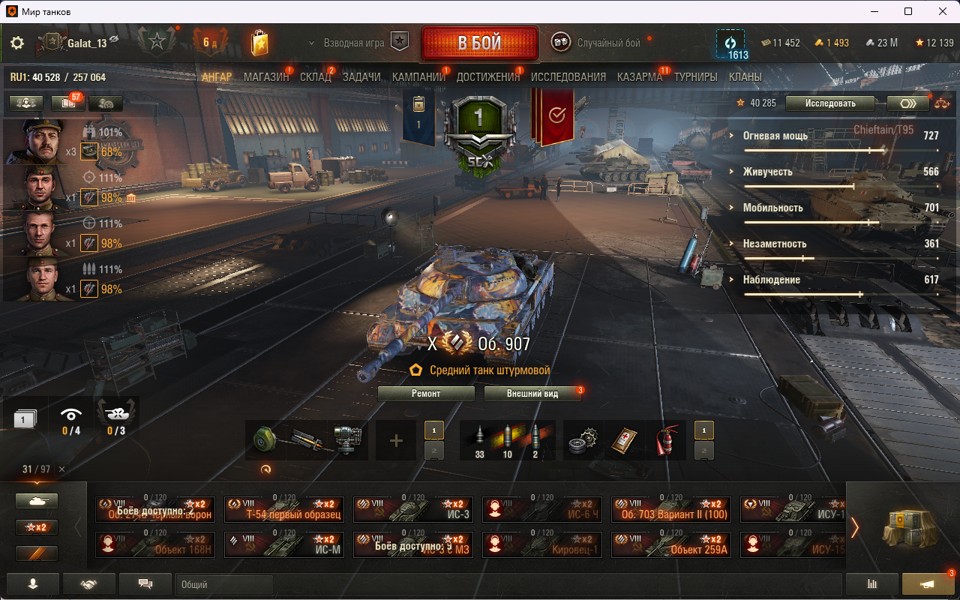This screenshot has height=600, width=960.
Task: Click the red «В бой» battle button
Action: [x=479, y=44]
